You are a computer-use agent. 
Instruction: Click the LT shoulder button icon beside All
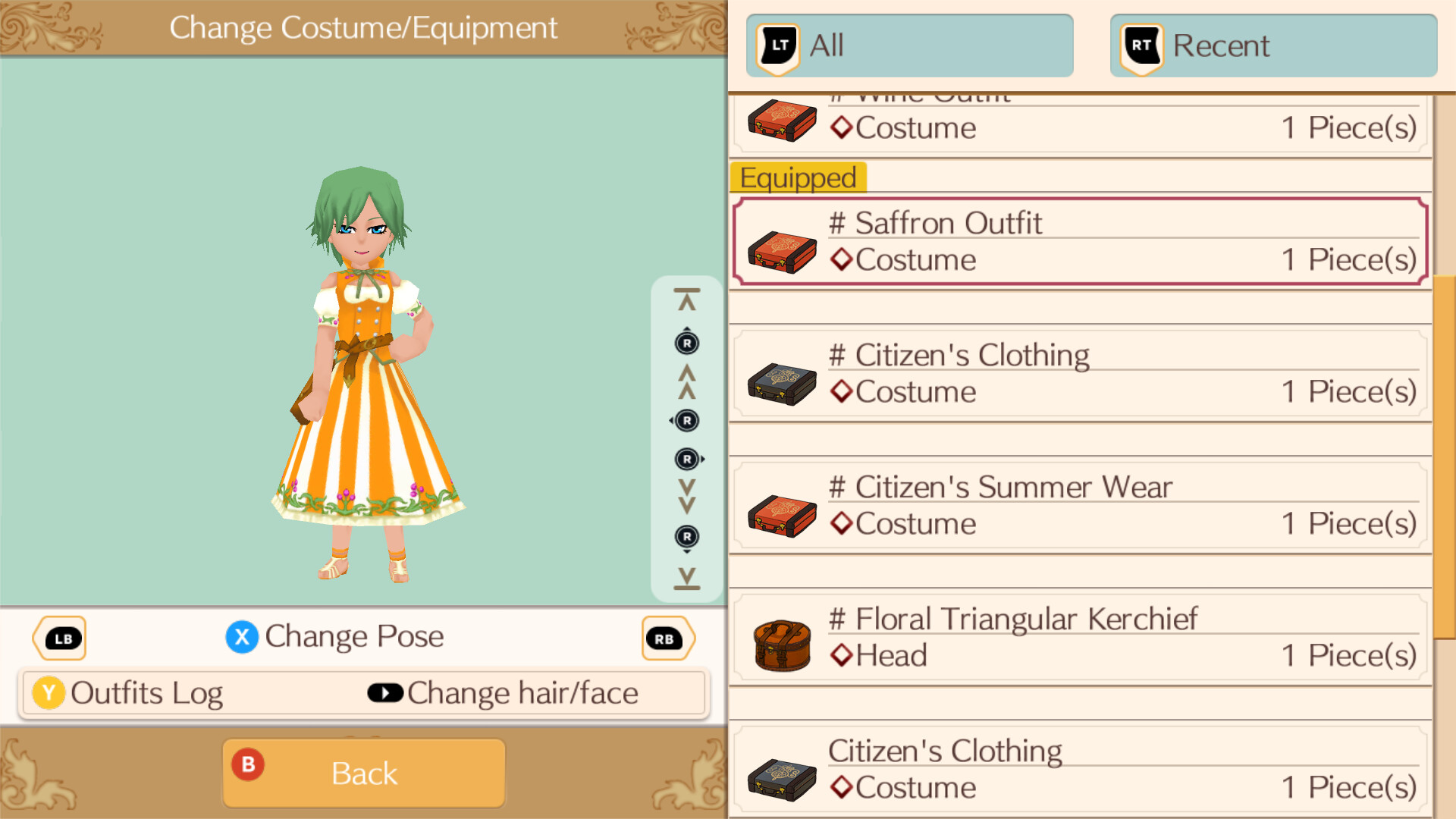(777, 45)
